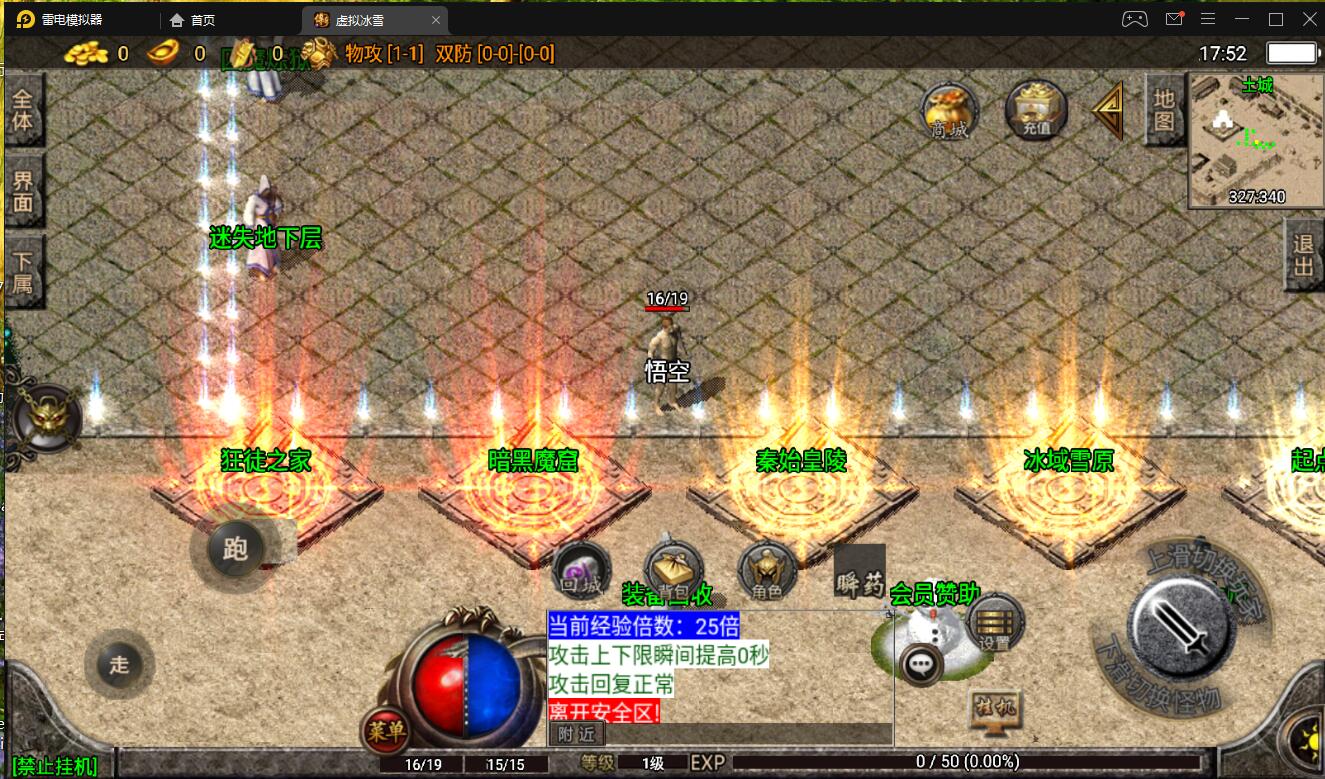
Task: Select the 退出 exit button
Action: pos(1303,256)
